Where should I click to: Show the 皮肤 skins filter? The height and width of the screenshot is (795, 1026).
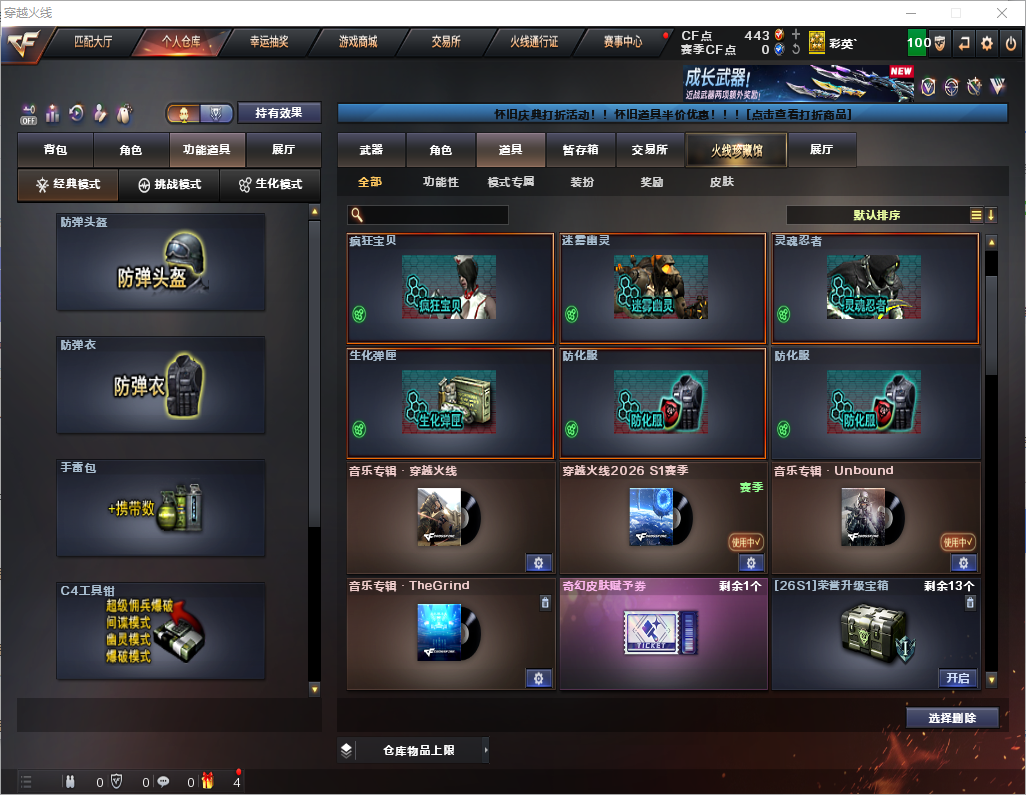point(721,182)
